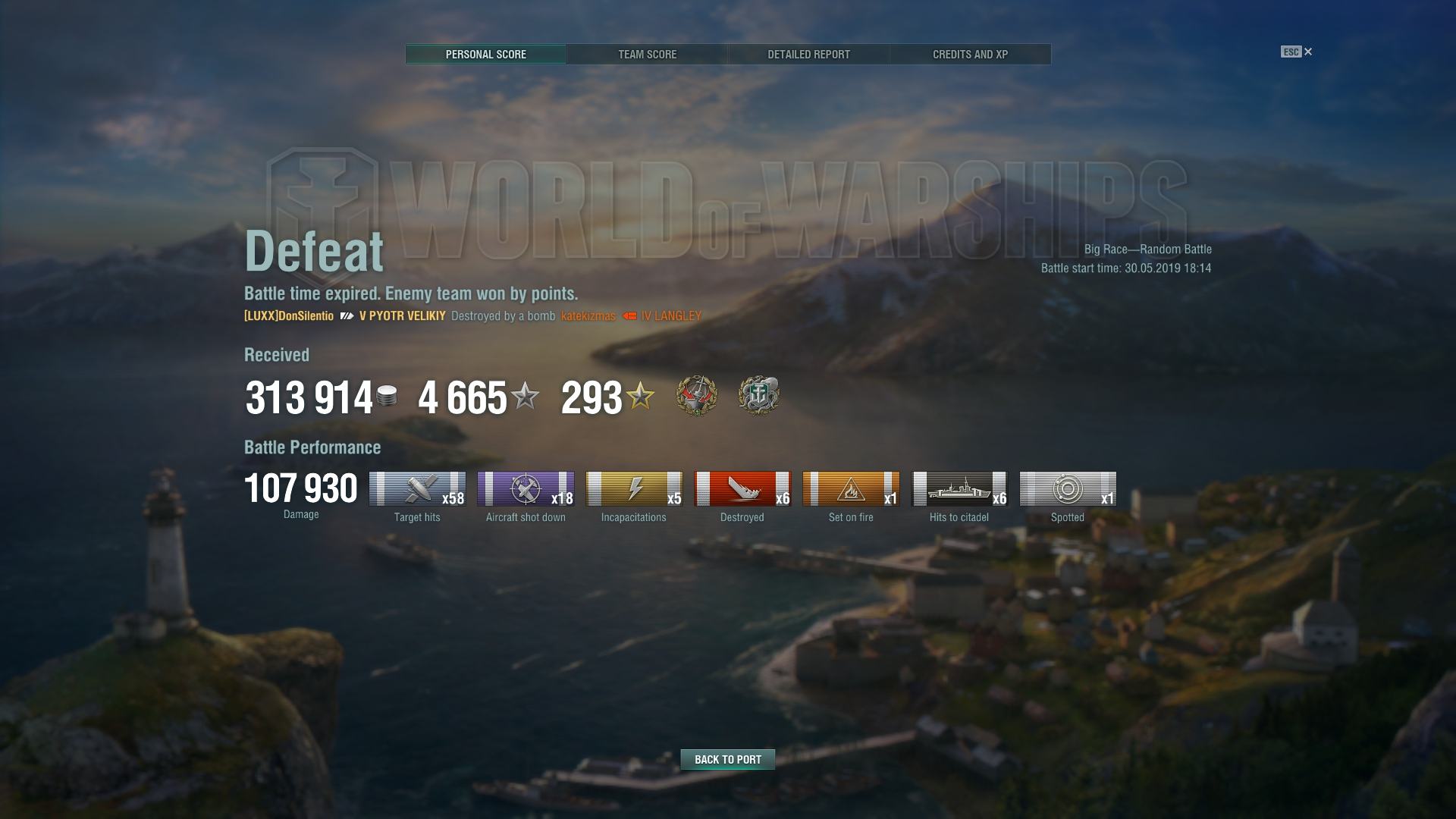The height and width of the screenshot is (819, 1456).
Task: View the anchor emblem achievement medal
Action: coord(758,395)
